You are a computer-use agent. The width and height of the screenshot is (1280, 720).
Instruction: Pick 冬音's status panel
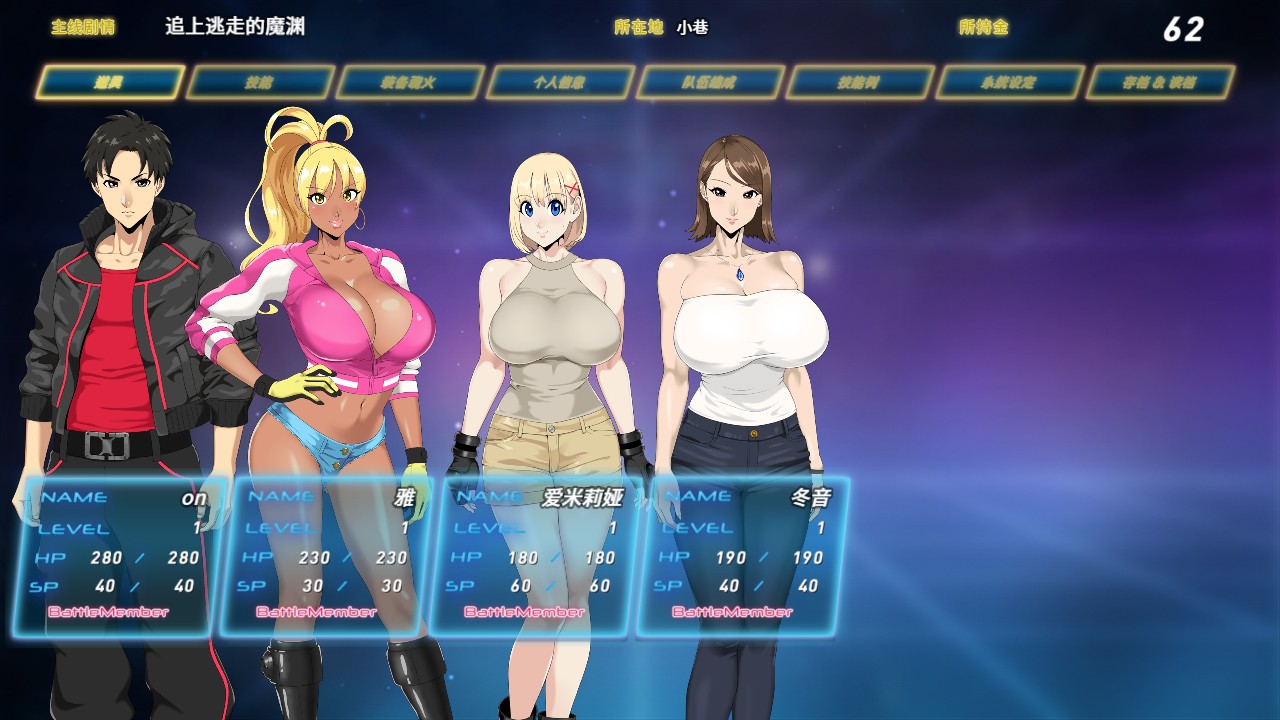[x=743, y=556]
